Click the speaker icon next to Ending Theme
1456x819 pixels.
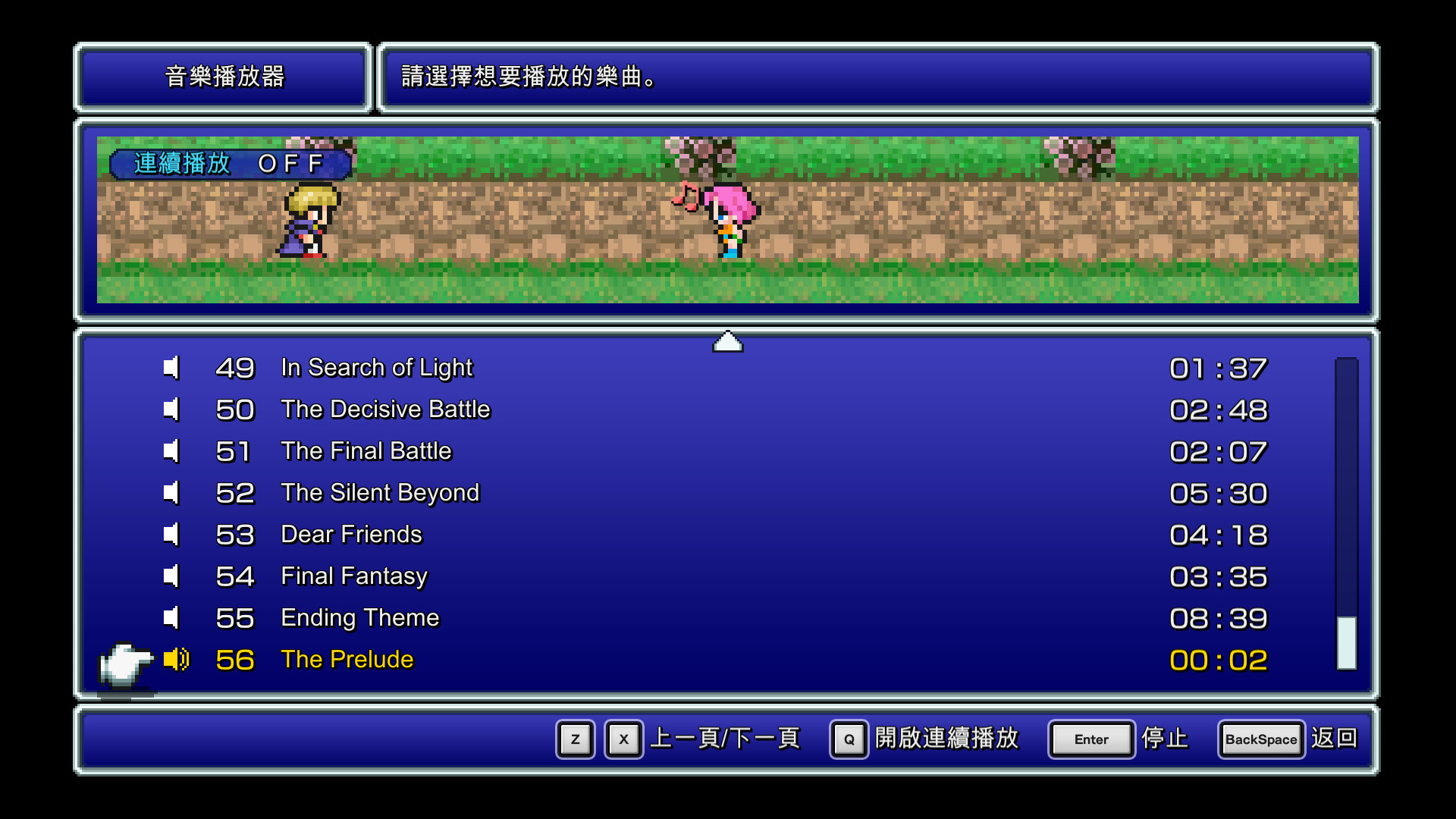171,618
